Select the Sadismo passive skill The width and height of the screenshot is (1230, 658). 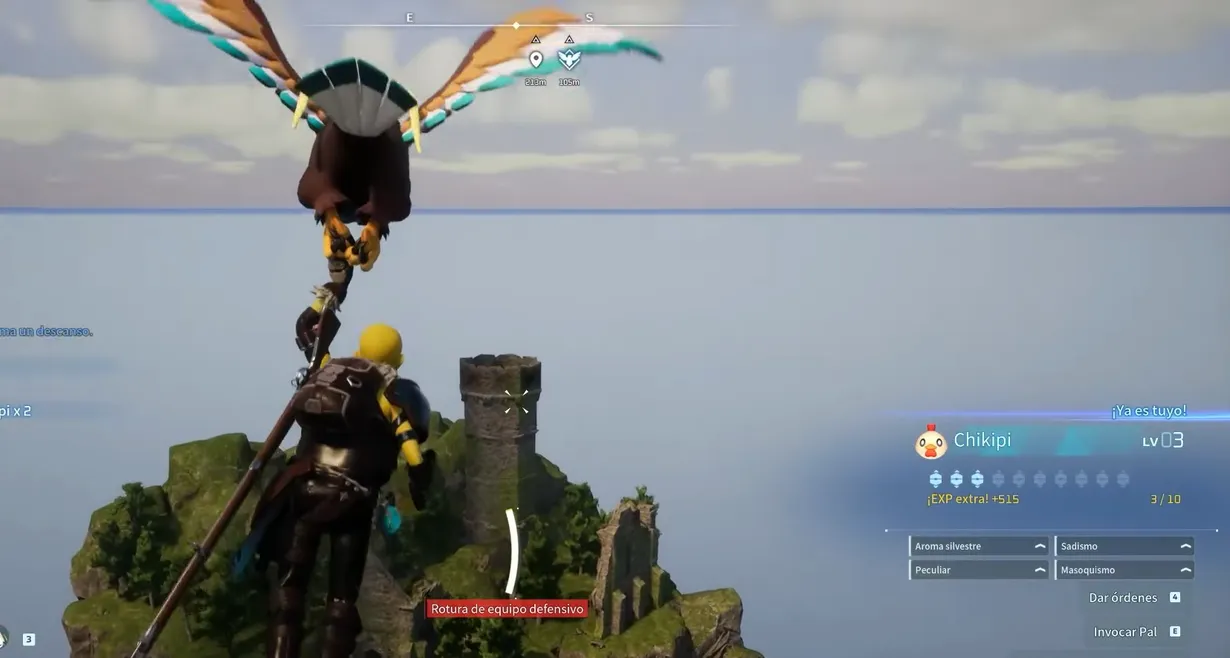click(1125, 546)
